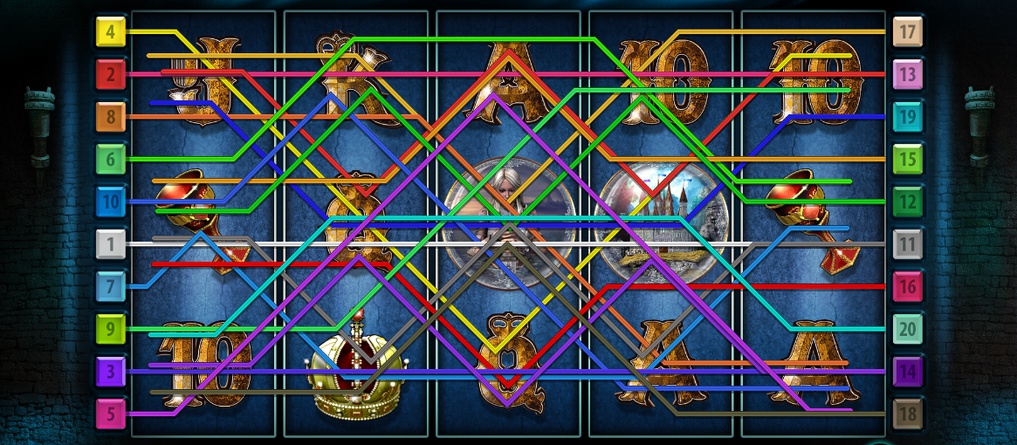
Task: Choose payline 3 purple button
Action: 110,371
